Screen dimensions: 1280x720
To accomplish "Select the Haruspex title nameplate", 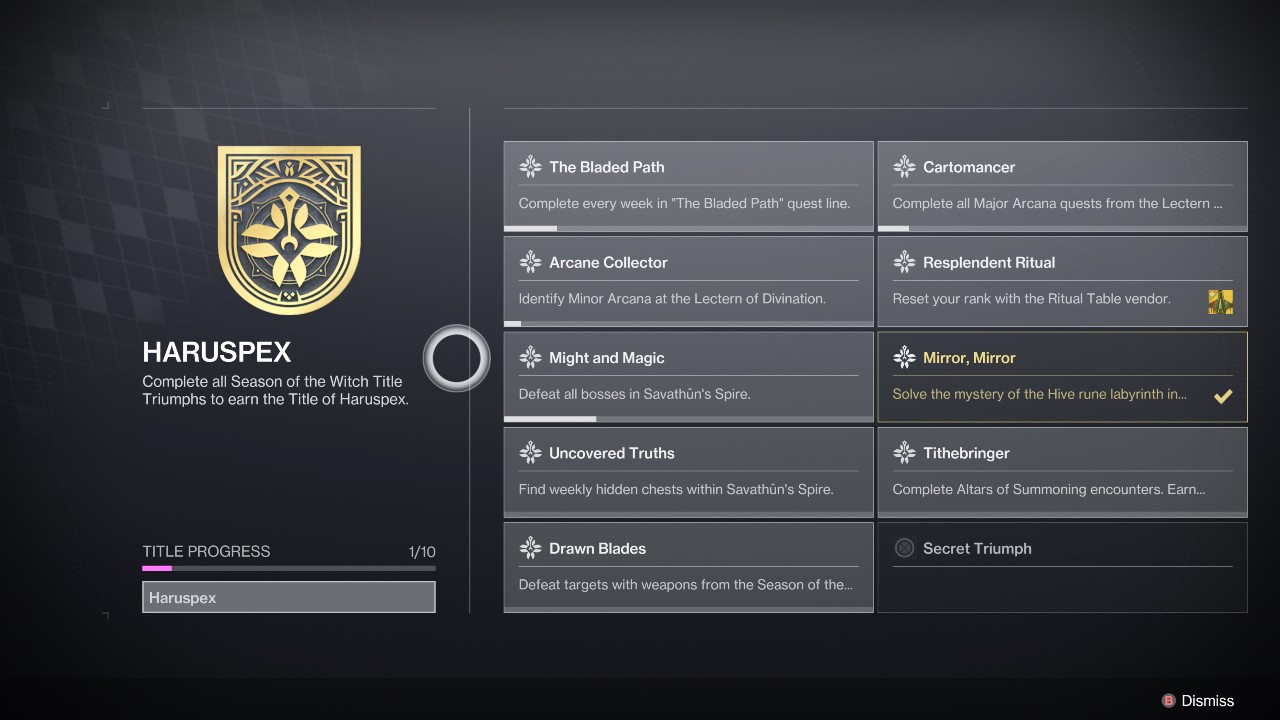I will [x=288, y=597].
